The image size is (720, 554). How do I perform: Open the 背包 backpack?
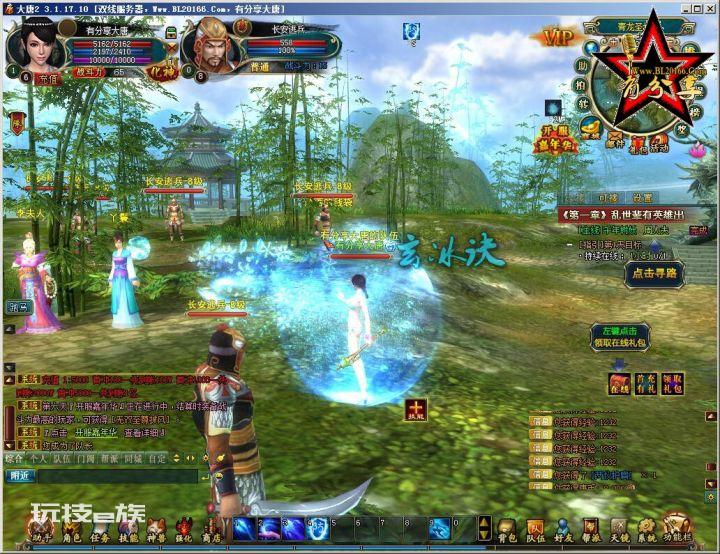(x=509, y=530)
